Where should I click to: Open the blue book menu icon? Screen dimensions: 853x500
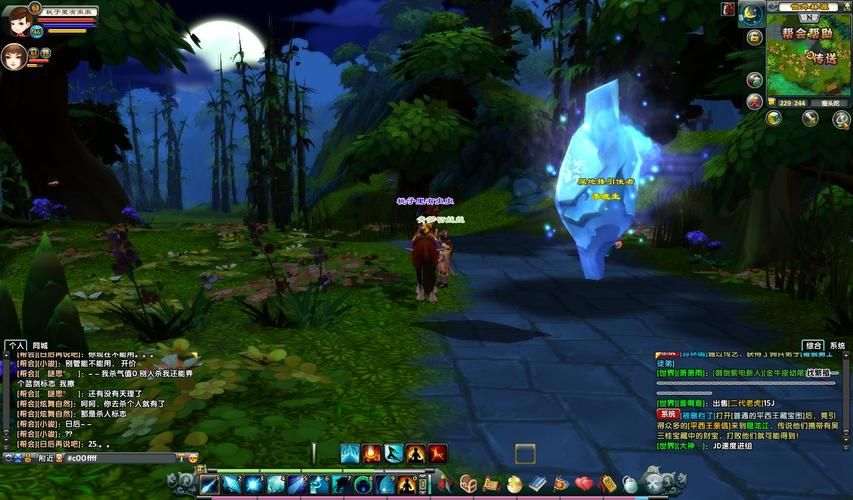(538, 484)
